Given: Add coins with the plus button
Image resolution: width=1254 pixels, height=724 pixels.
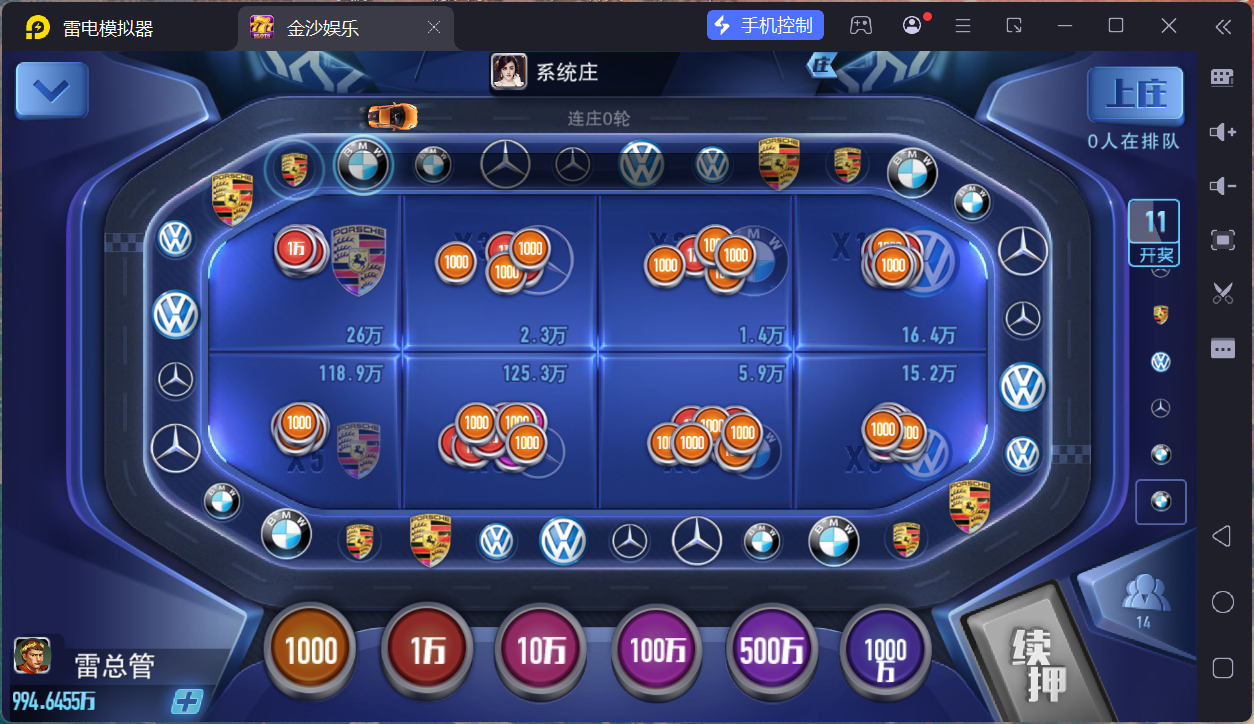Looking at the screenshot, I should (186, 701).
